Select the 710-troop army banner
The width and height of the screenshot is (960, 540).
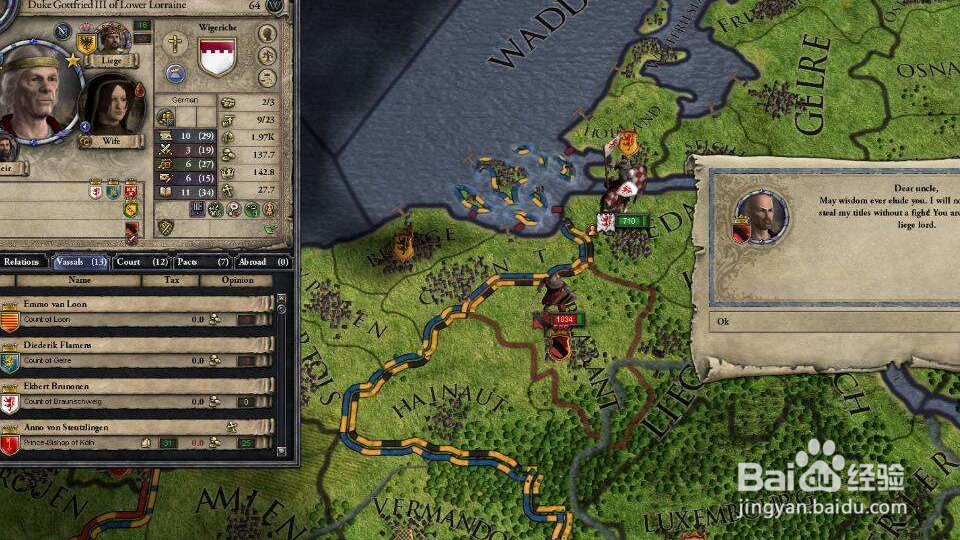629,220
